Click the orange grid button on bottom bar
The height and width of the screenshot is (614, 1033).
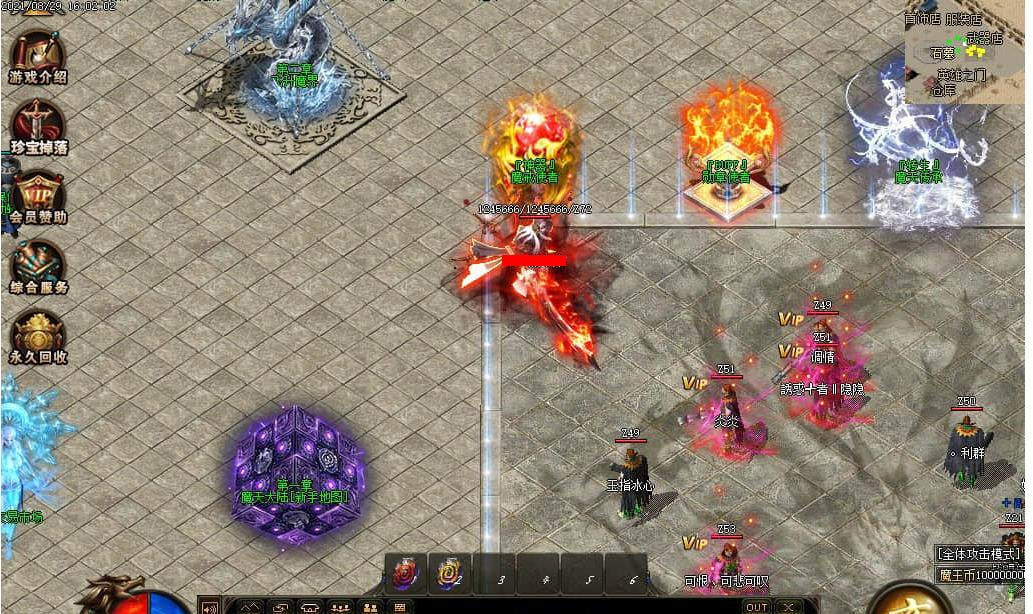pos(399,606)
